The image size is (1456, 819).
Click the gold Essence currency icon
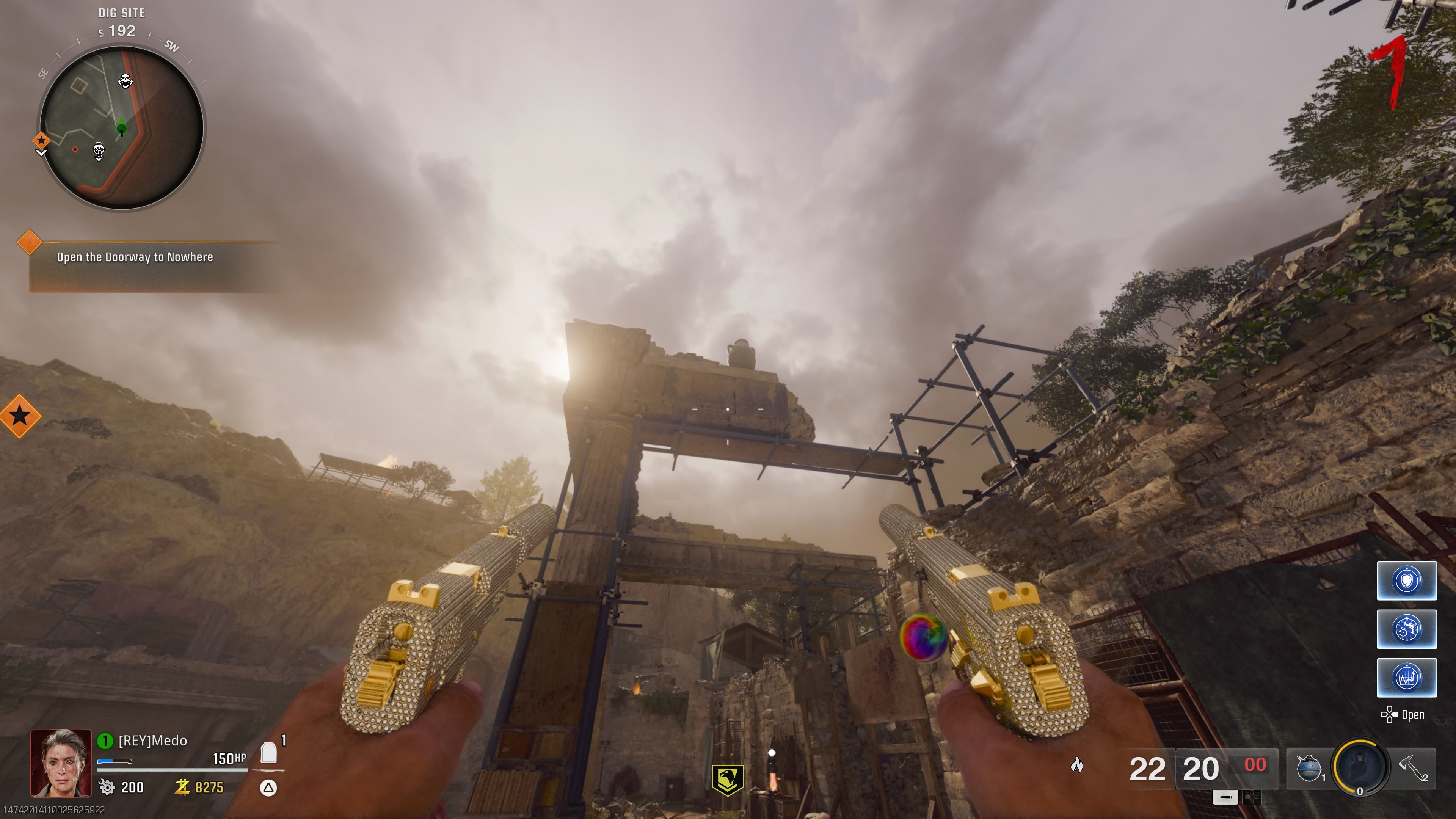click(x=182, y=787)
